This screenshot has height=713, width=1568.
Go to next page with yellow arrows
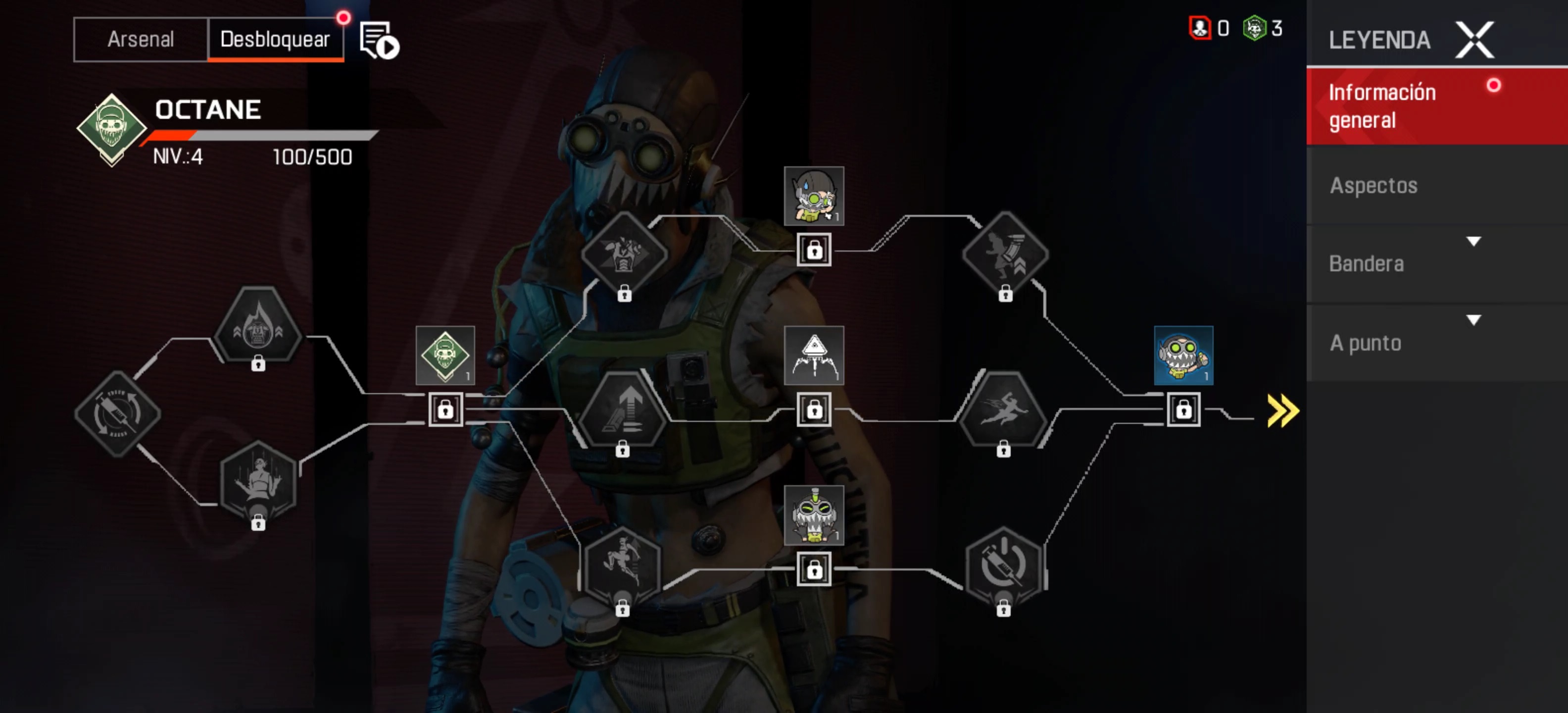coord(1282,411)
